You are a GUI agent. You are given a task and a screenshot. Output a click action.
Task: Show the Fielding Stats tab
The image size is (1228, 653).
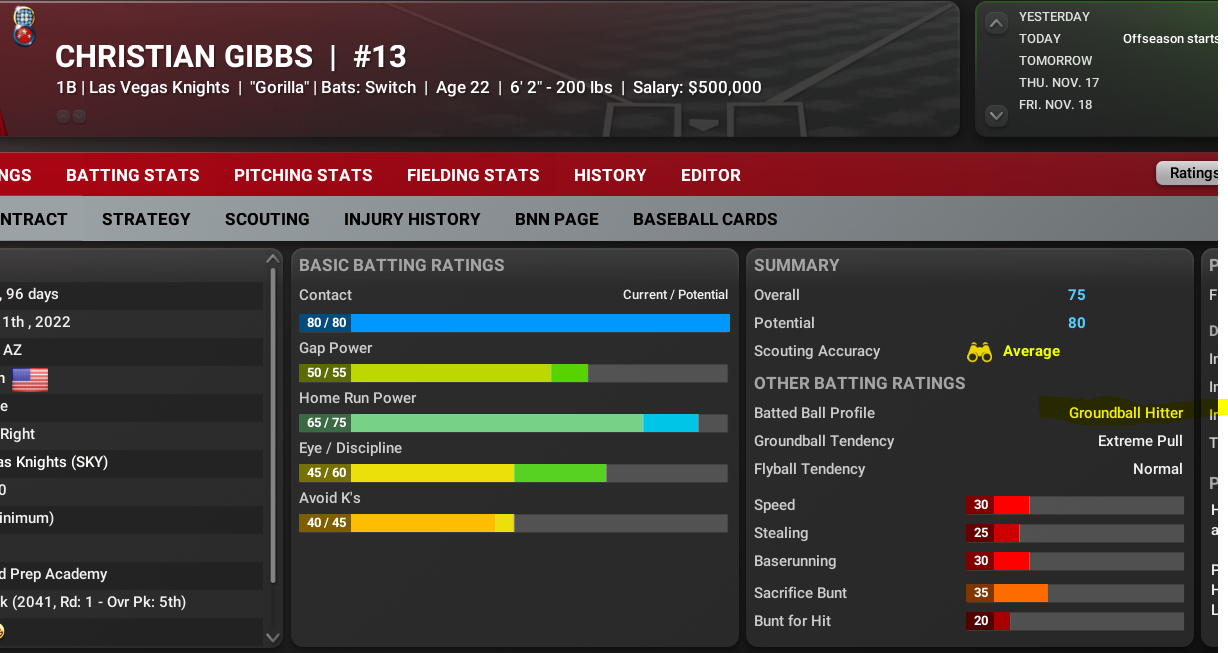coord(473,175)
